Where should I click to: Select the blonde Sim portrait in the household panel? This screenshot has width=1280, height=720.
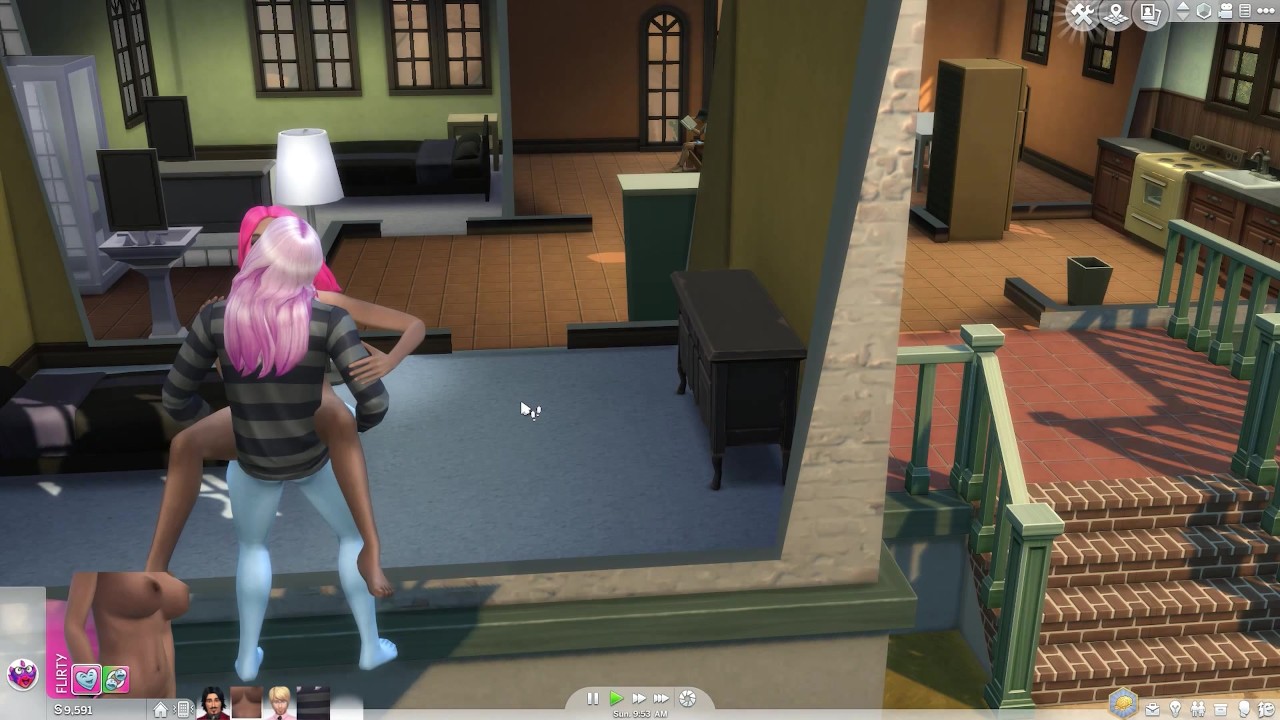[x=278, y=704]
